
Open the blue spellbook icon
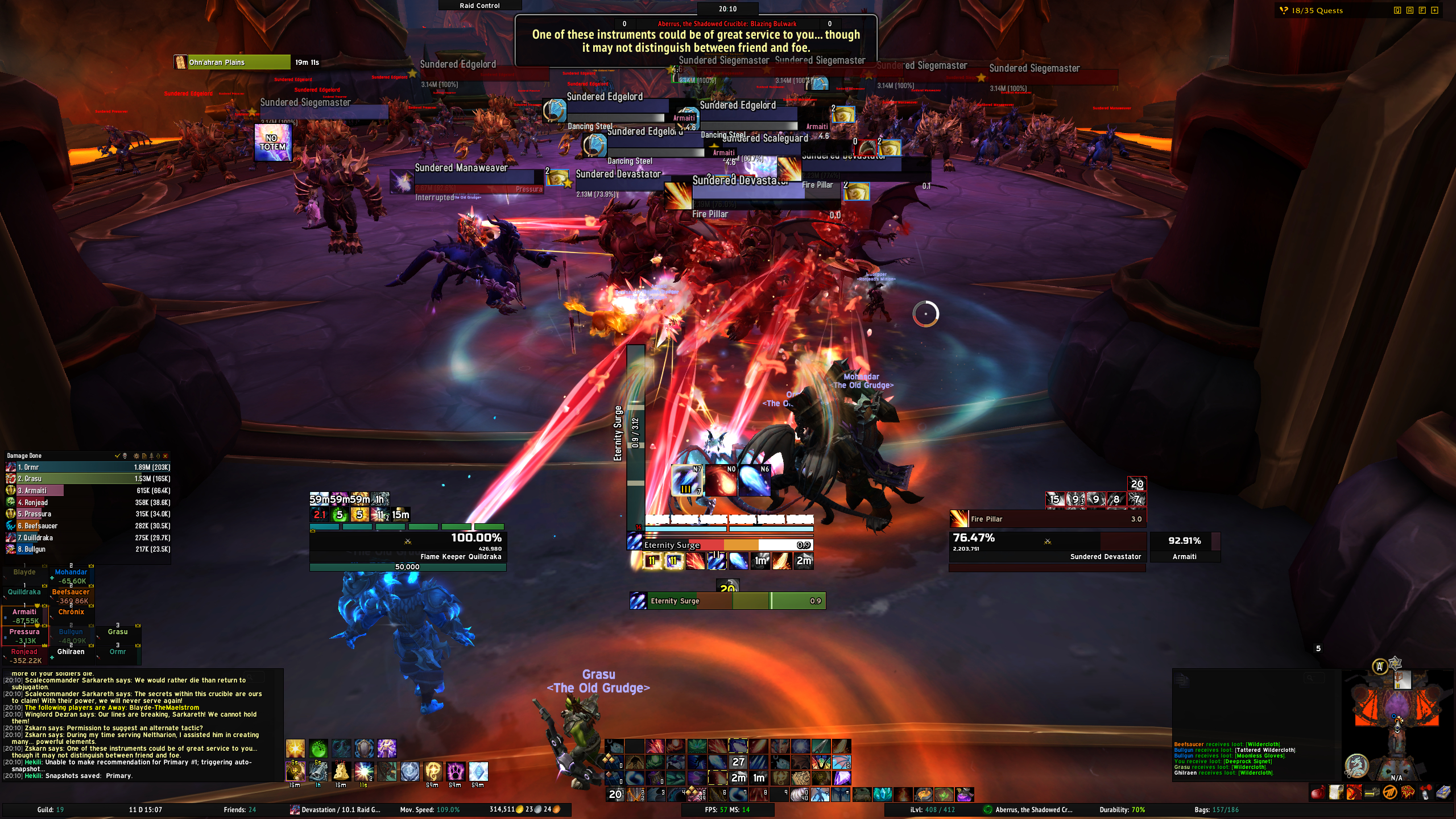coord(1444,792)
